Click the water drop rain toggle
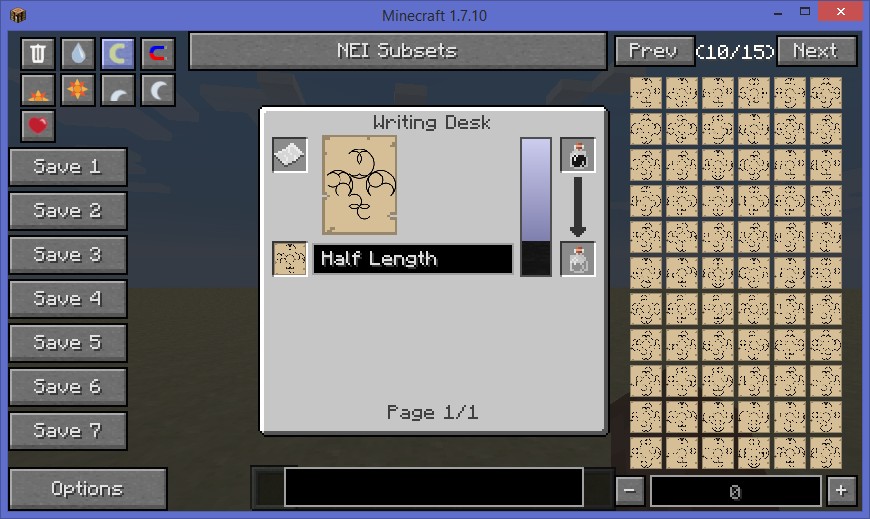The width and height of the screenshot is (870, 519). 78,53
